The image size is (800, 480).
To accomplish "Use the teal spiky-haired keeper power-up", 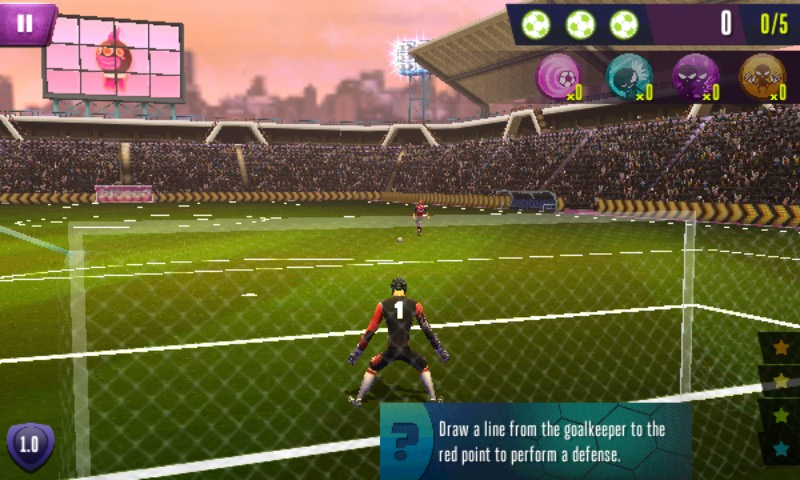I will (630, 76).
